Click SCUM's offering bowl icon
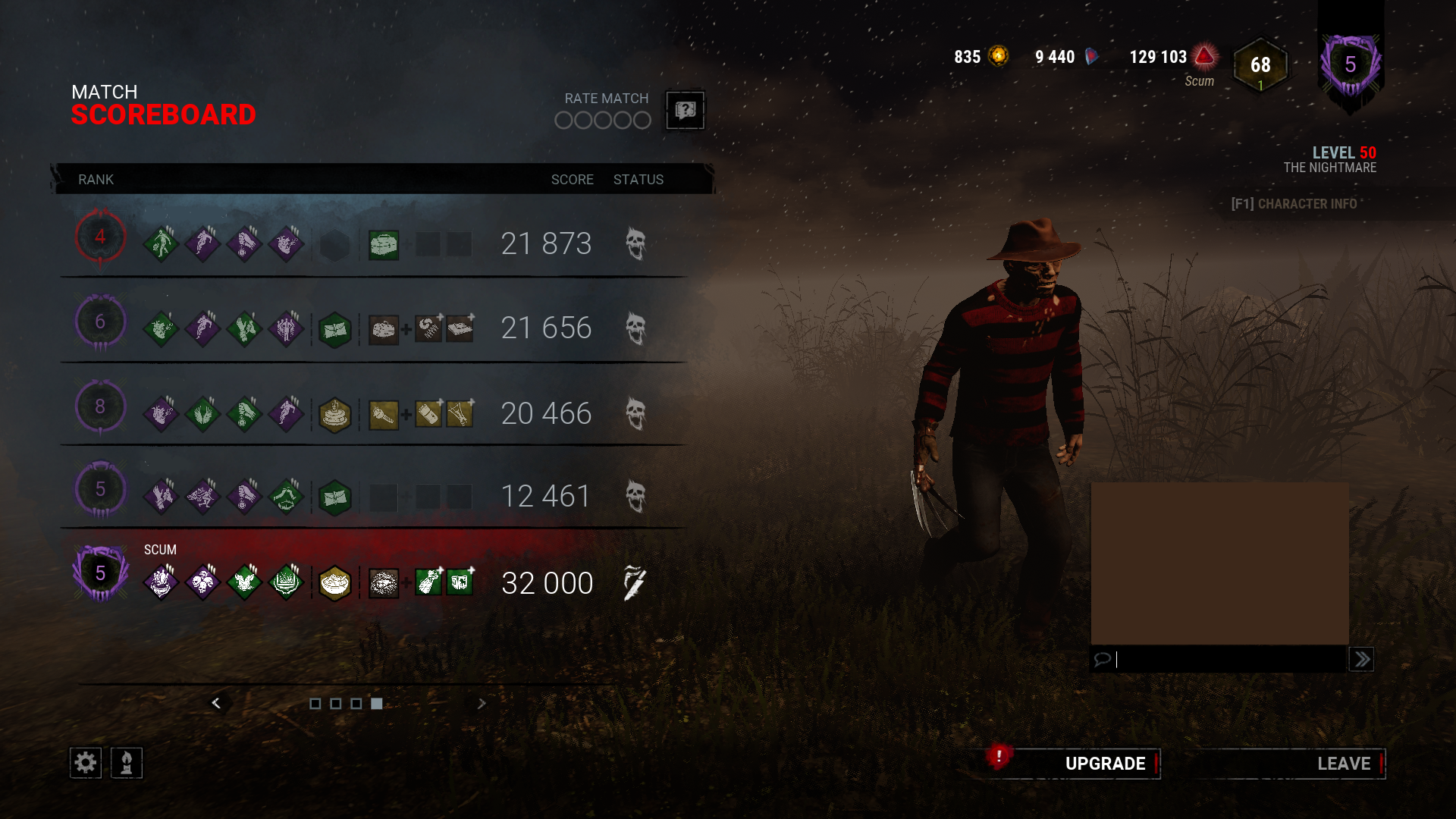1456x819 pixels. 336,582
